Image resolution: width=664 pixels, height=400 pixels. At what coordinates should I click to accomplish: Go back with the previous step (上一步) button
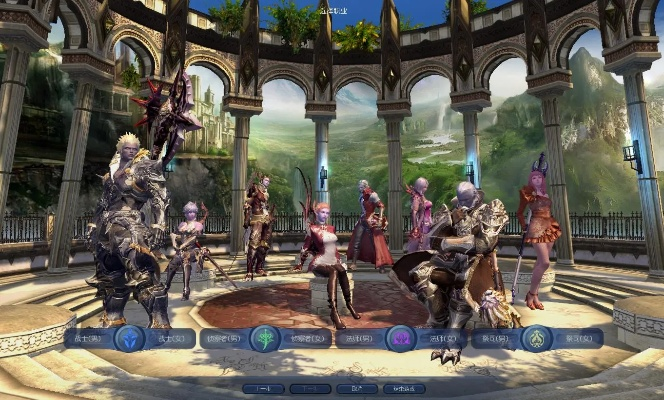point(263,388)
